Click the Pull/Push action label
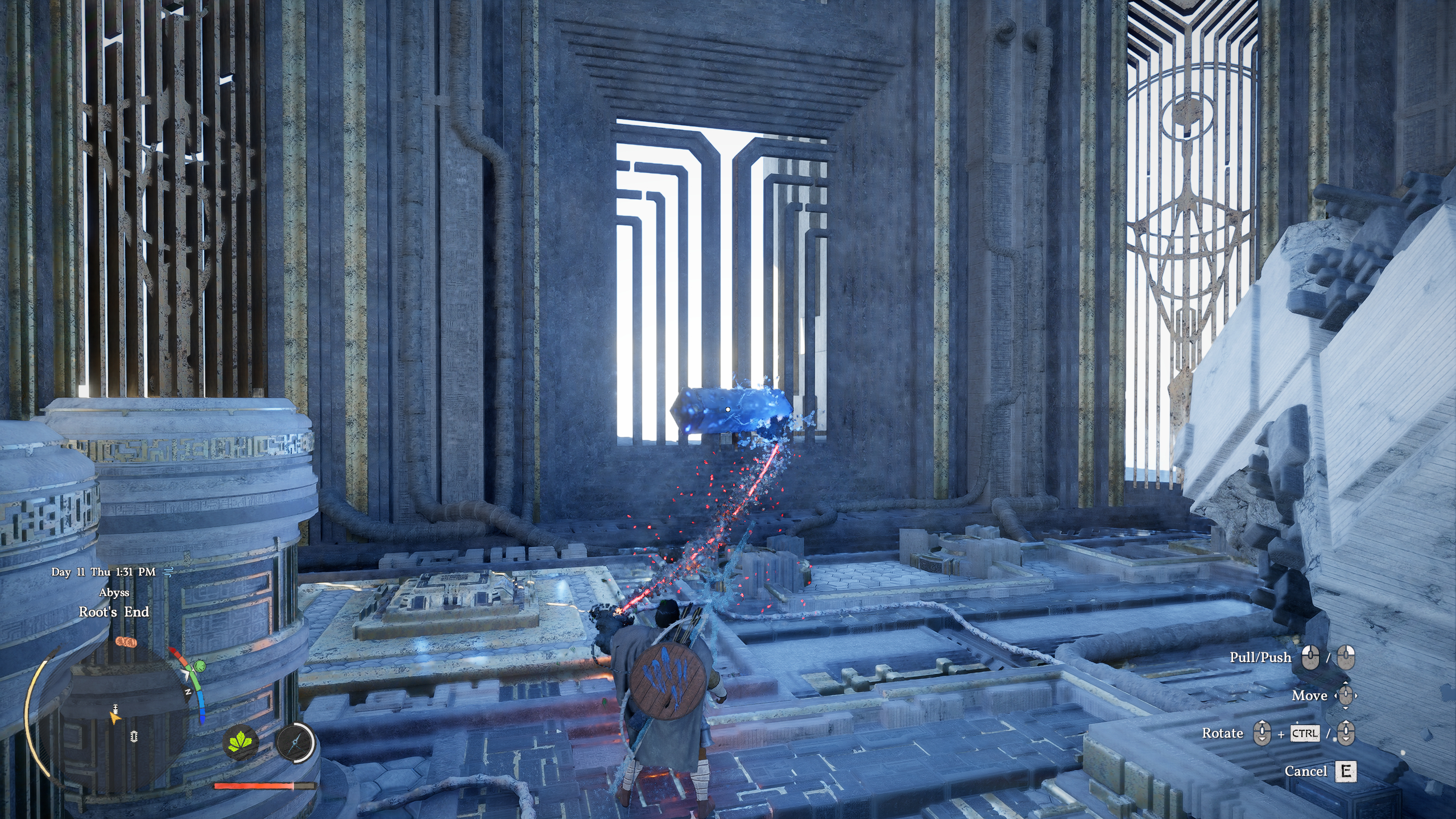 click(1261, 656)
